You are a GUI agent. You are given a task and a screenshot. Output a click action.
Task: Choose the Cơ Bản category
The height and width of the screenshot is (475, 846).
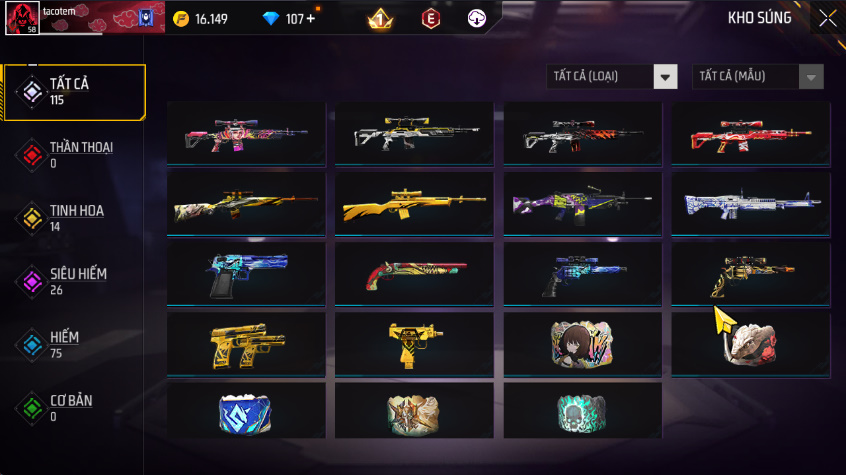[x=74, y=407]
